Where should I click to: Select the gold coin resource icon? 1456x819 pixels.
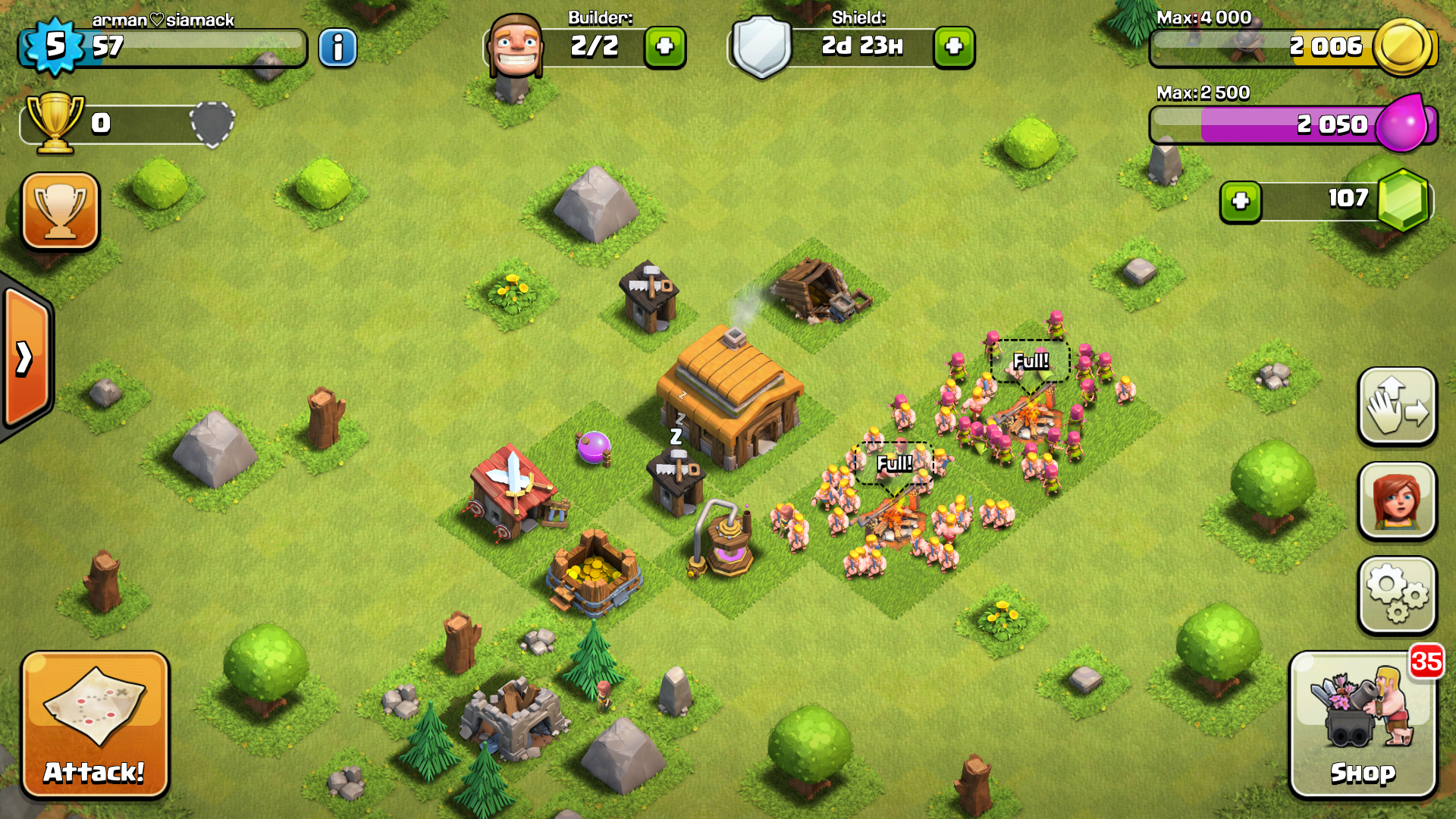1402,47
